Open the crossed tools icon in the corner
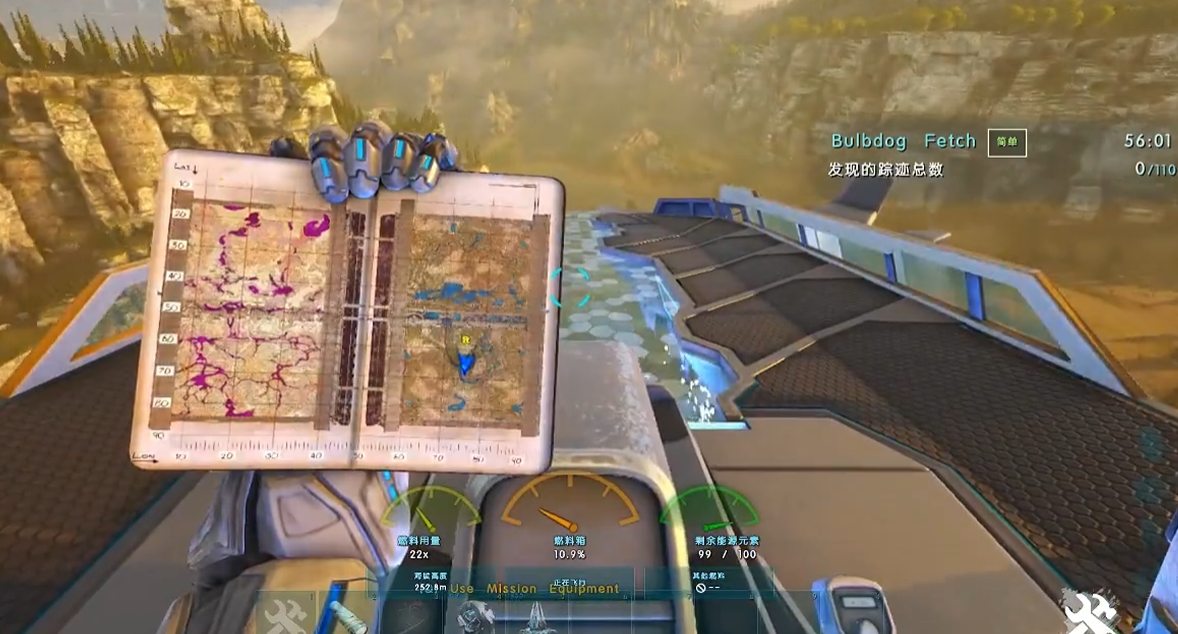This screenshot has height=634, width=1178. (x=1088, y=608)
